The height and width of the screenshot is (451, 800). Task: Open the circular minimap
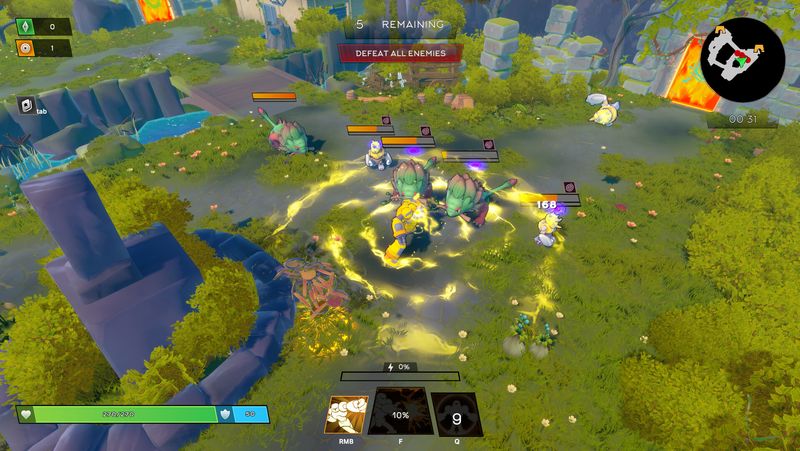point(743,58)
